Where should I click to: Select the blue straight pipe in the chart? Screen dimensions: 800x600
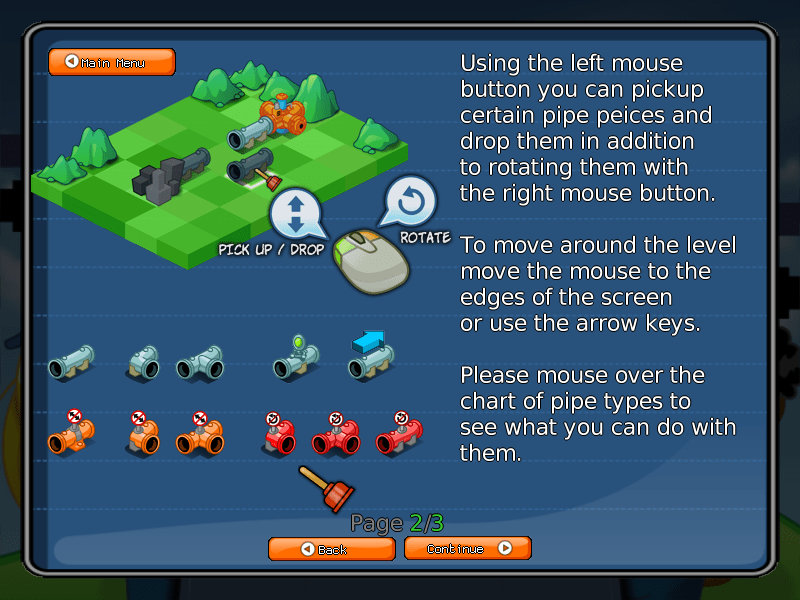pyautogui.click(x=71, y=362)
